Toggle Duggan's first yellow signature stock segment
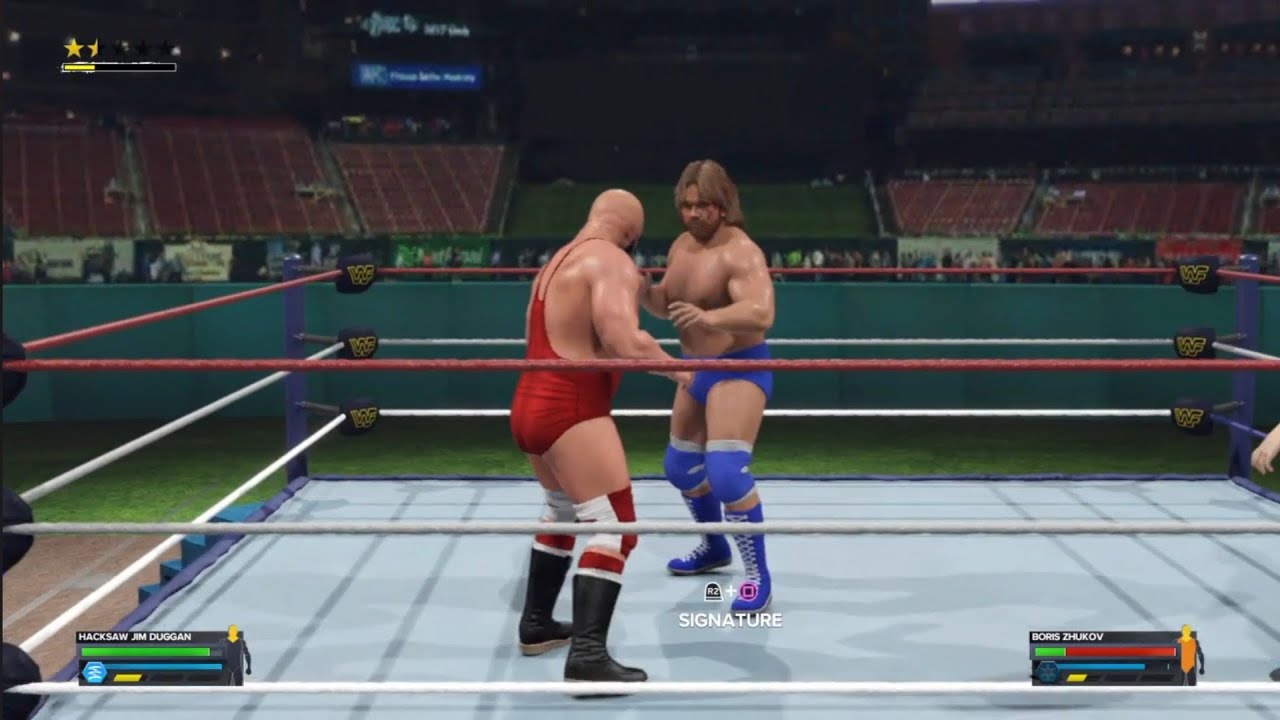This screenshot has height=720, width=1280. (127, 678)
